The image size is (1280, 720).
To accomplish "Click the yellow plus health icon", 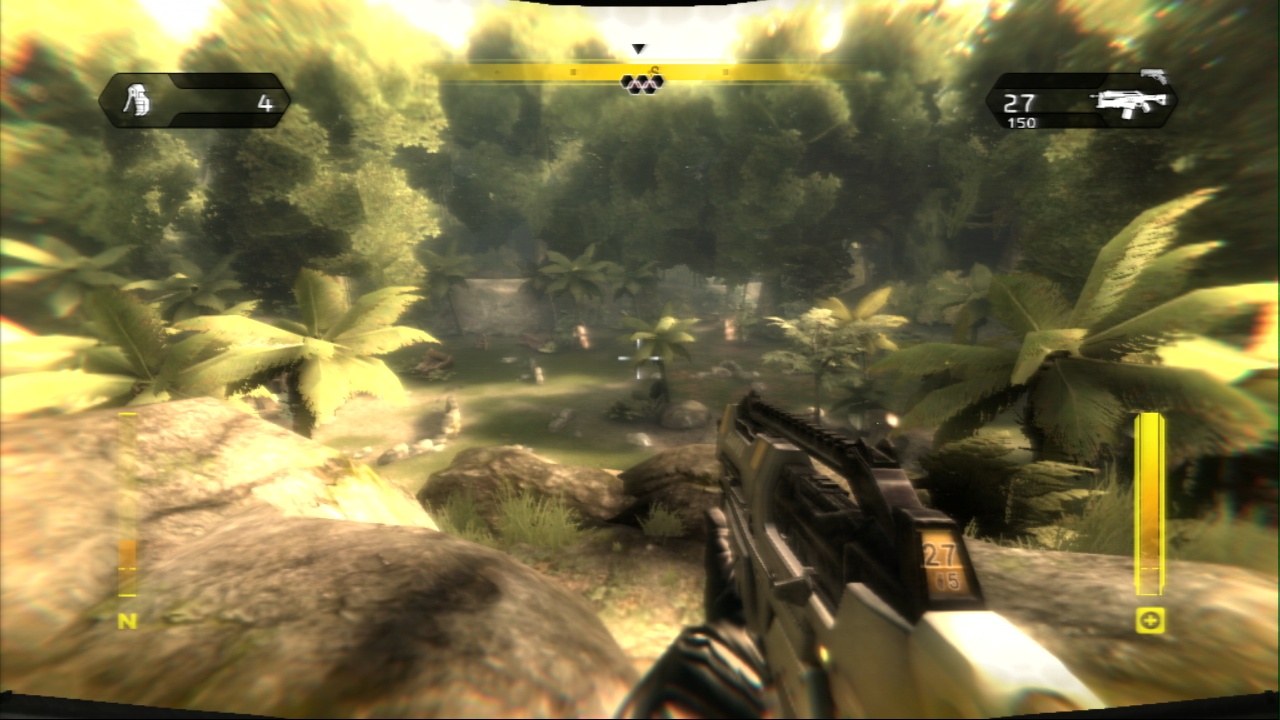I will tap(1150, 621).
